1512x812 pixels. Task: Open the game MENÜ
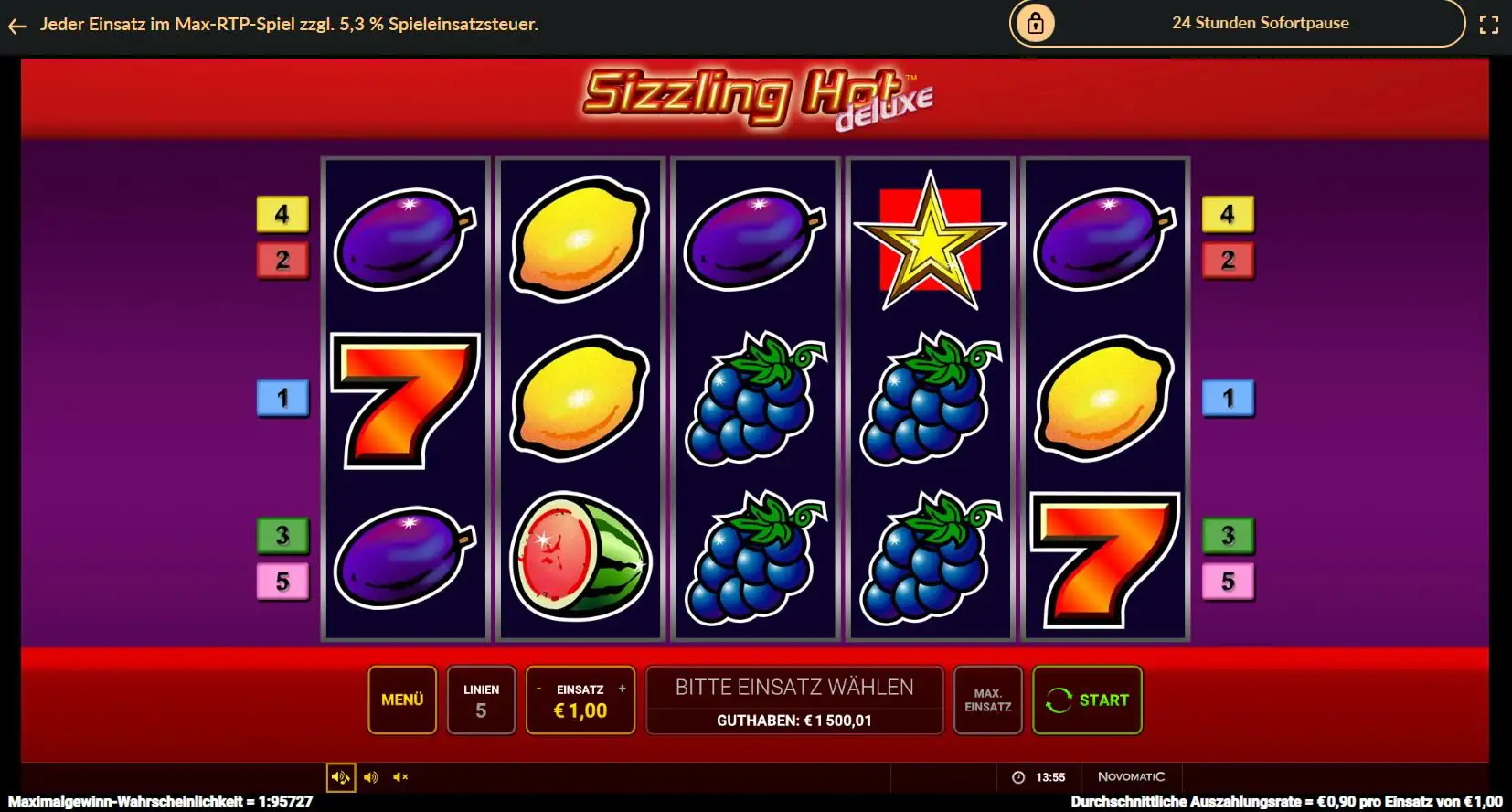point(402,700)
